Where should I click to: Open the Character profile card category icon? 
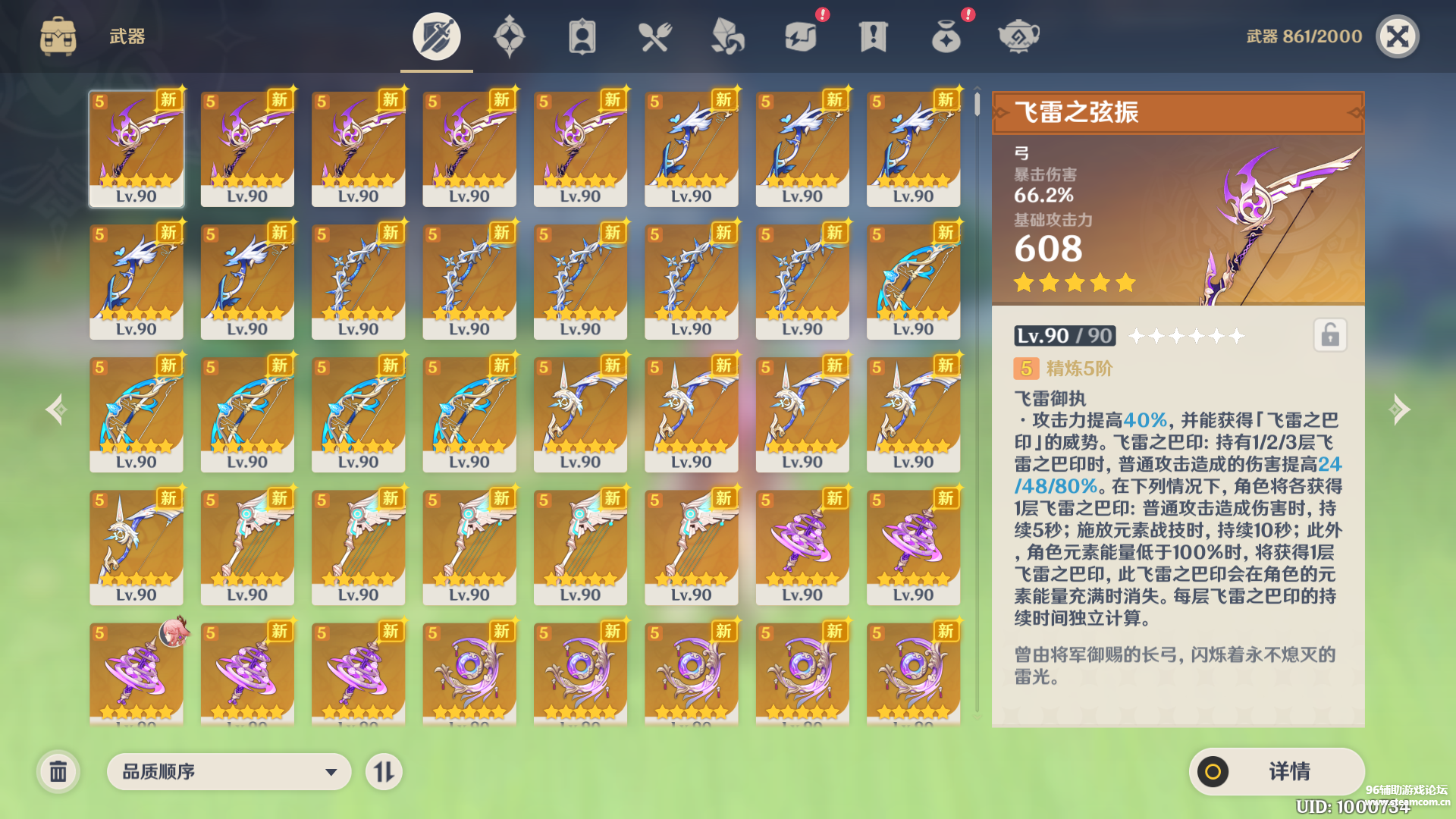point(581,36)
